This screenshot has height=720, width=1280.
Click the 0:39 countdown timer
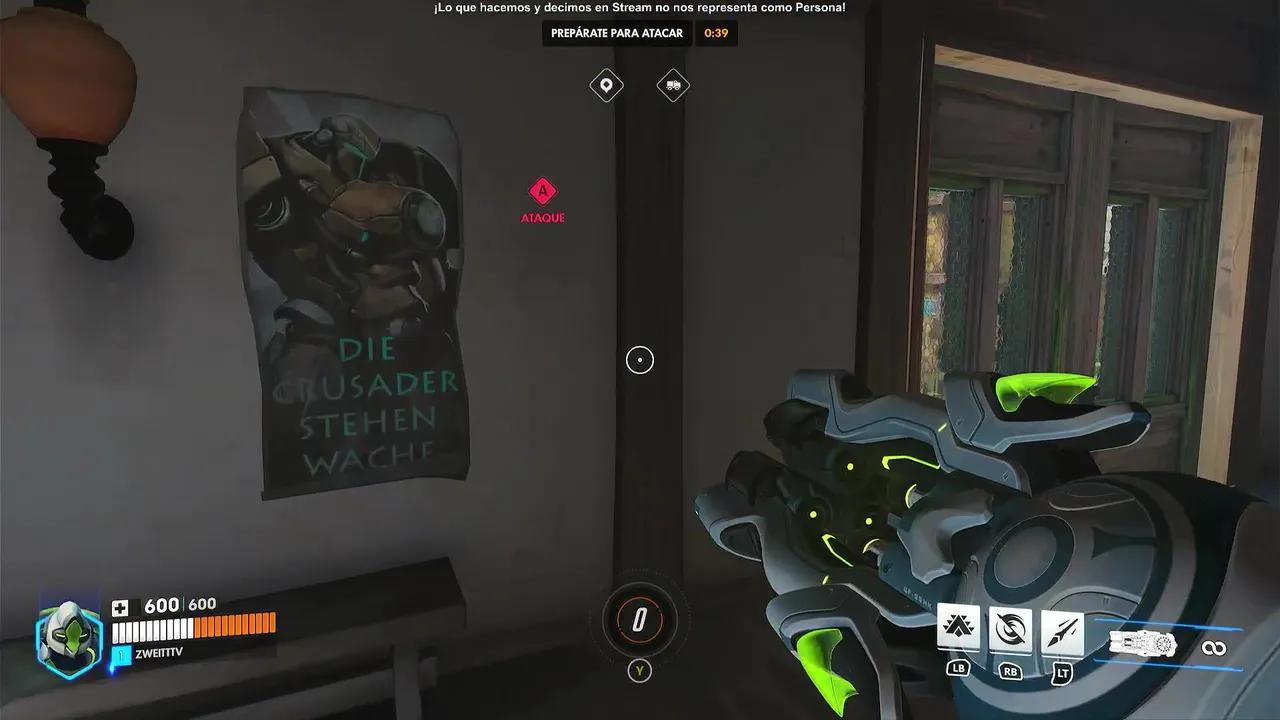click(716, 33)
